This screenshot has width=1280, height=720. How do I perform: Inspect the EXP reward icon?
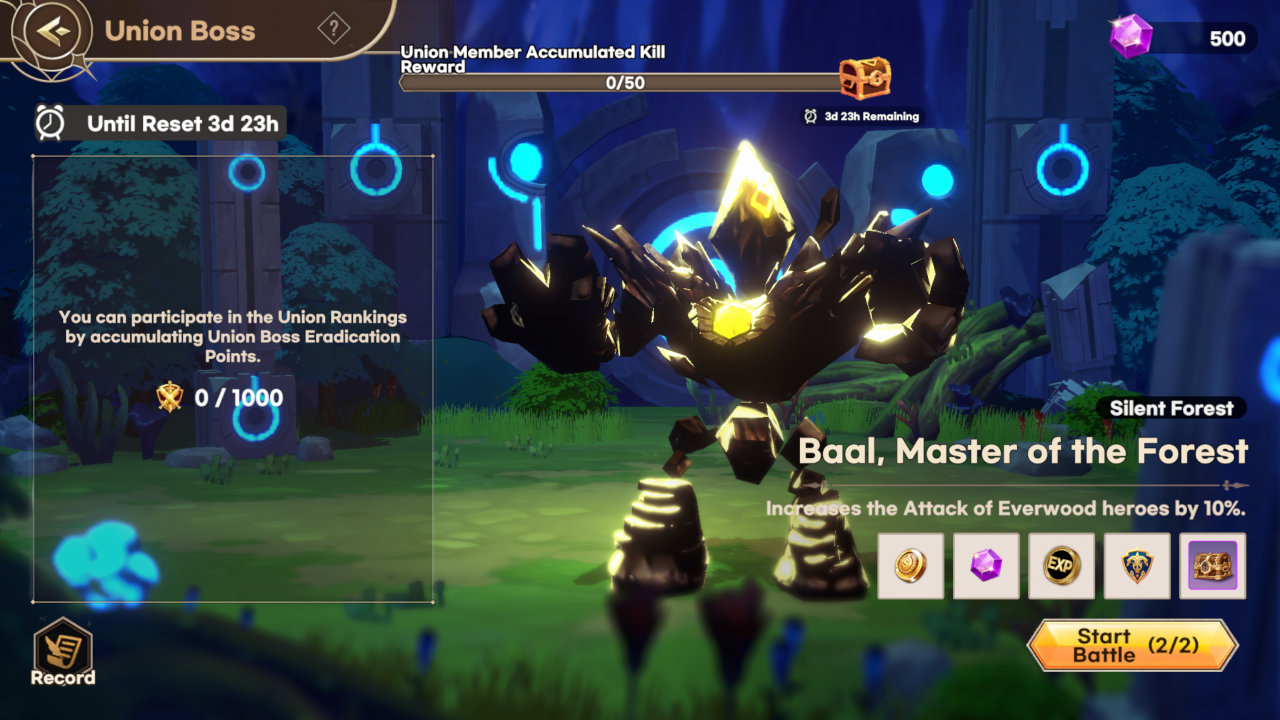(1061, 566)
